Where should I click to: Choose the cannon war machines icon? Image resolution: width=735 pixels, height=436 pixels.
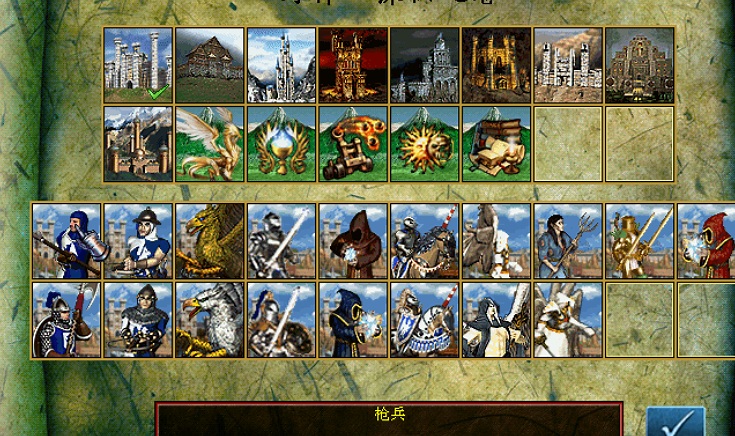354,144
